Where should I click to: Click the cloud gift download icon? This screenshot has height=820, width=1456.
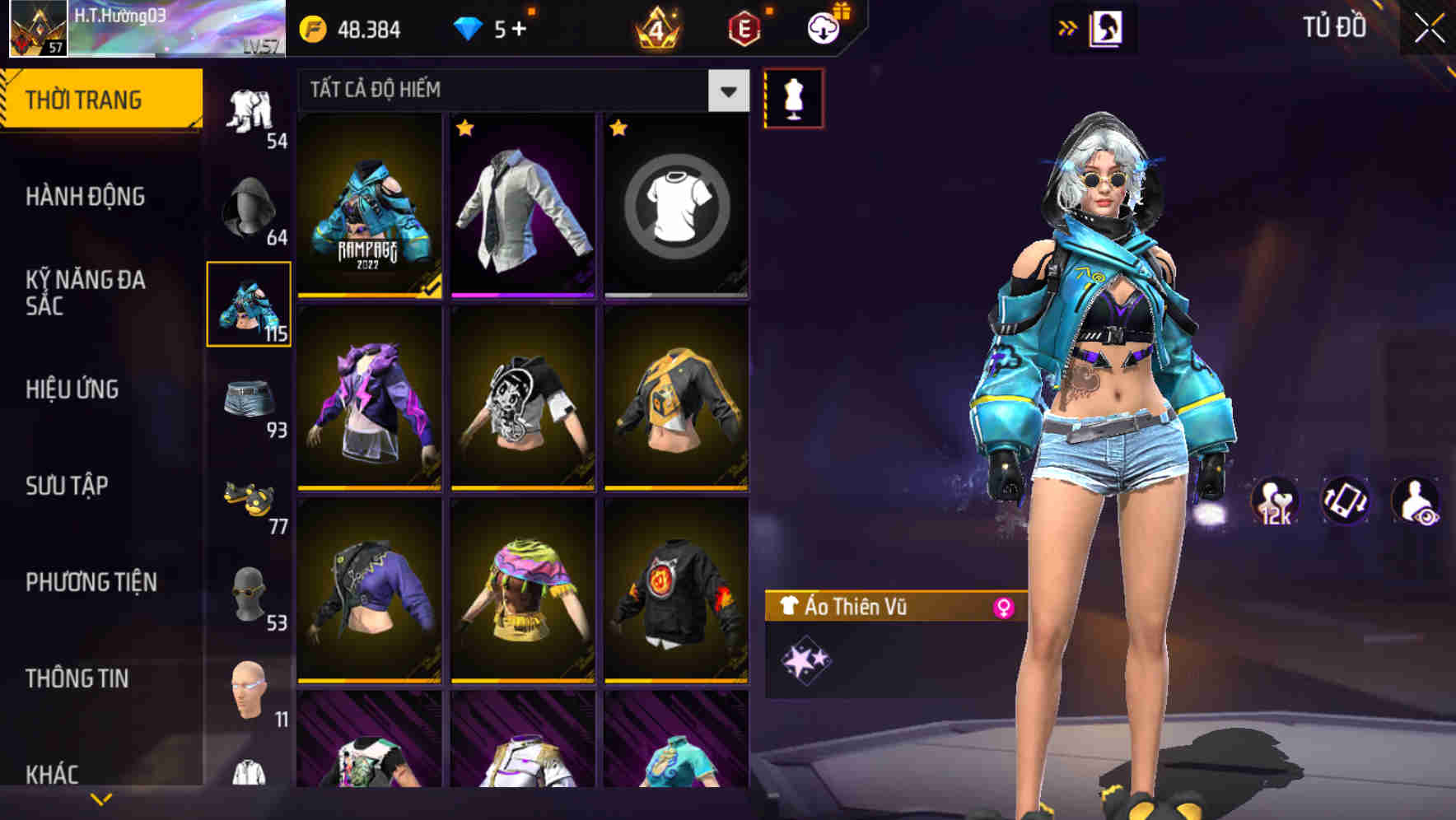[822, 27]
